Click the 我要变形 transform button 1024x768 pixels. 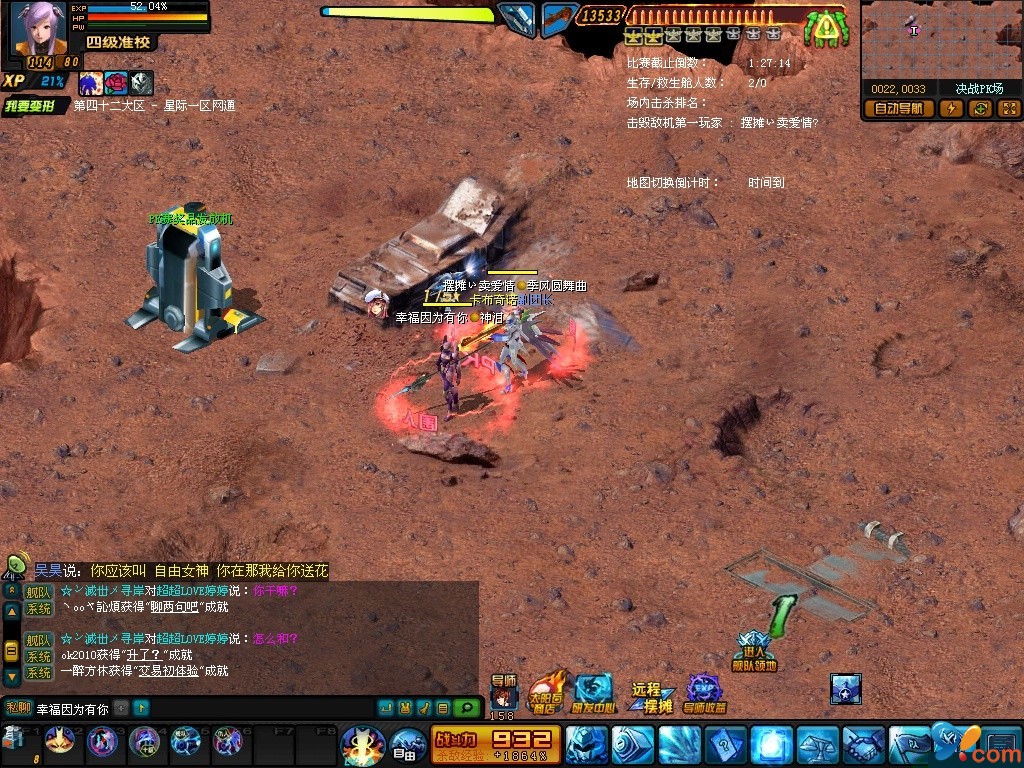(x=35, y=106)
